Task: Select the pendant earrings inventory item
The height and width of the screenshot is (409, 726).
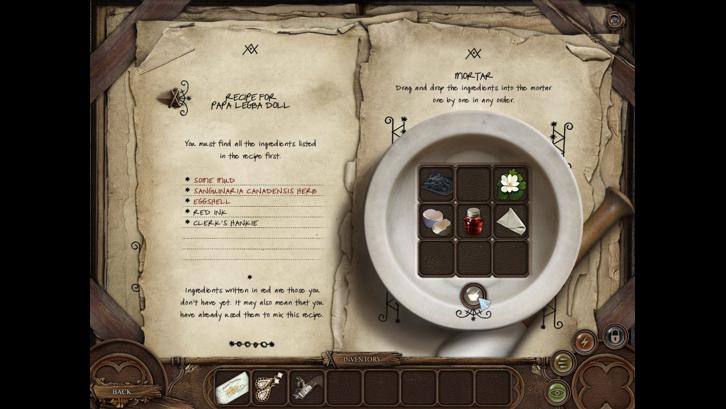Action: tap(268, 388)
